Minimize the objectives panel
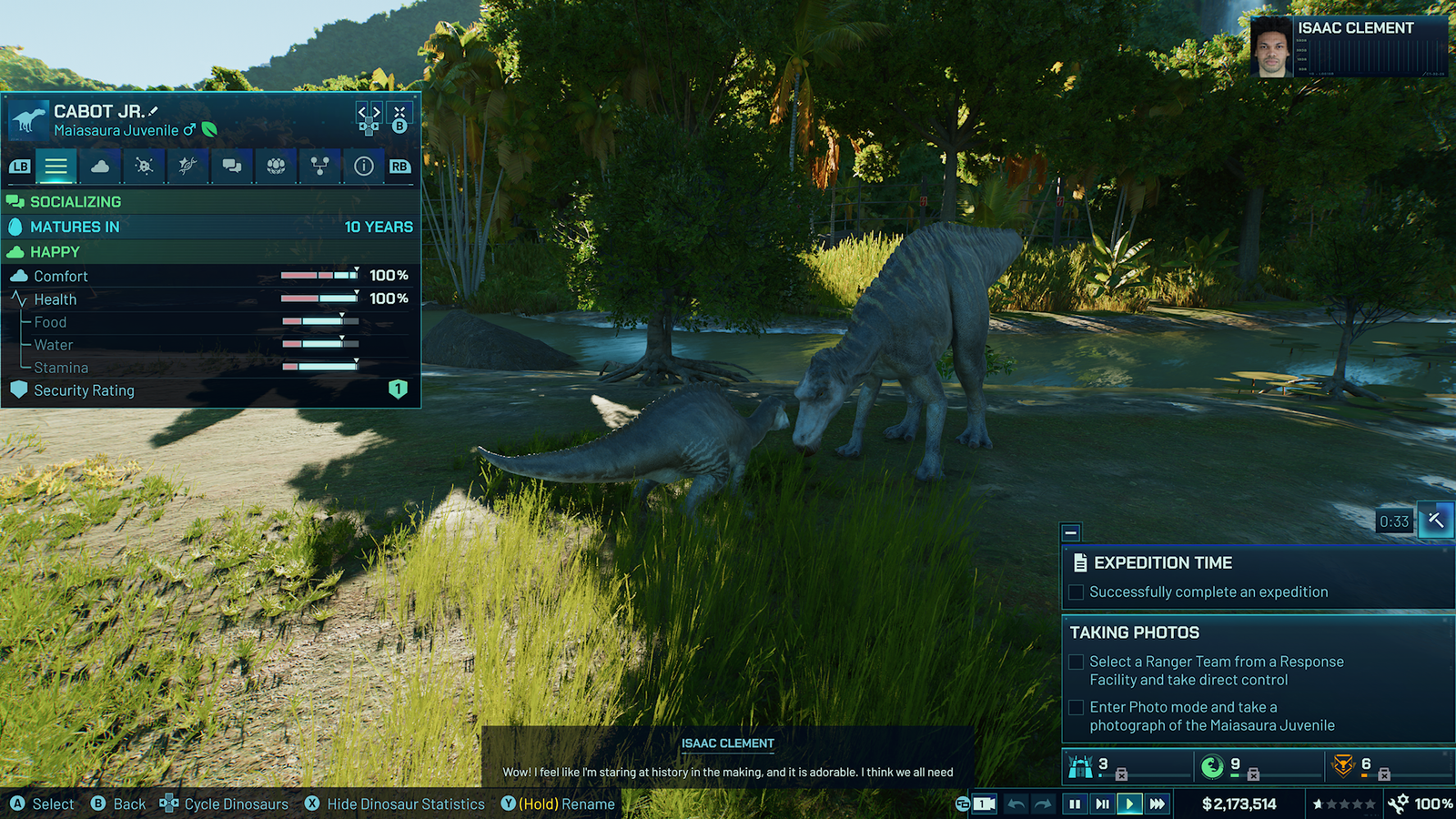 pos(1071,532)
